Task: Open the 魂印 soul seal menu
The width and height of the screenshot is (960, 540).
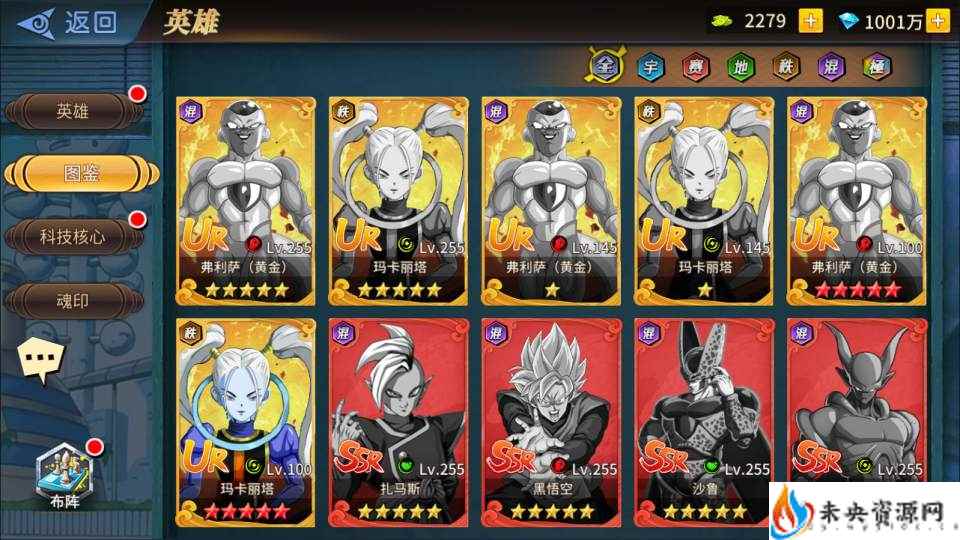Action: pos(72,299)
